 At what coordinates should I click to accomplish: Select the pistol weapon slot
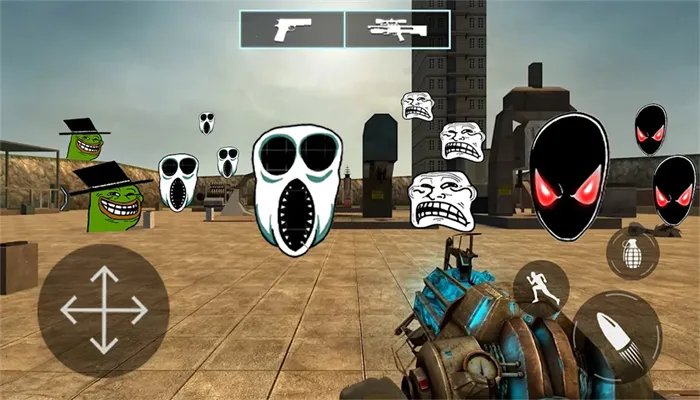292,29
